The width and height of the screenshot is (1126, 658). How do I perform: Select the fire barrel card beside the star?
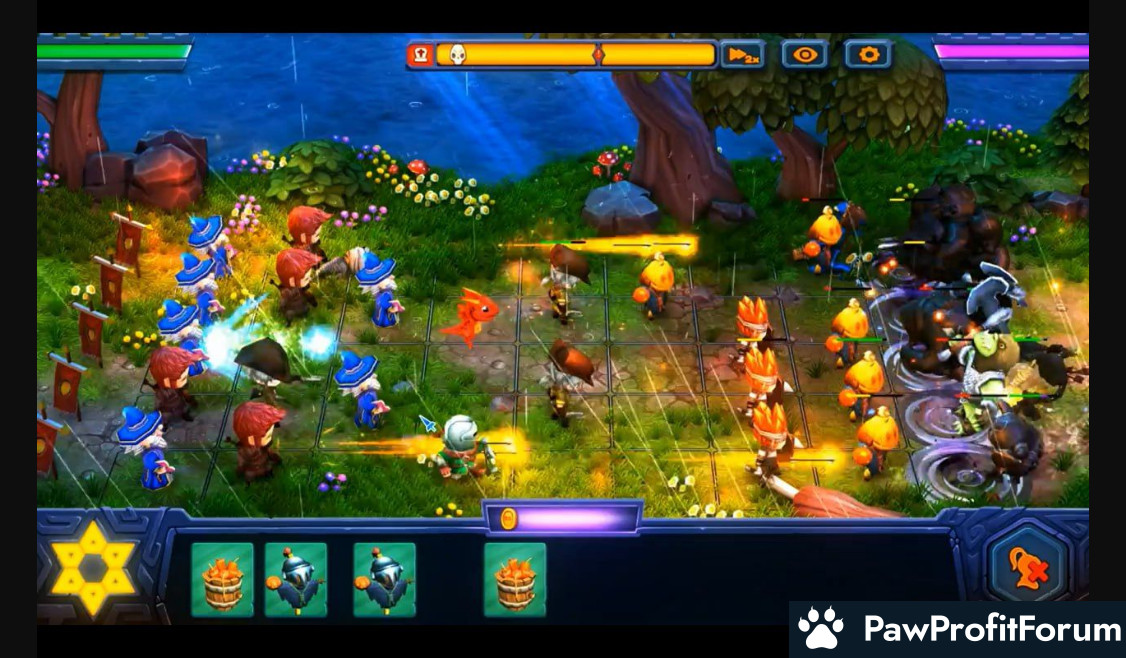tap(222, 579)
